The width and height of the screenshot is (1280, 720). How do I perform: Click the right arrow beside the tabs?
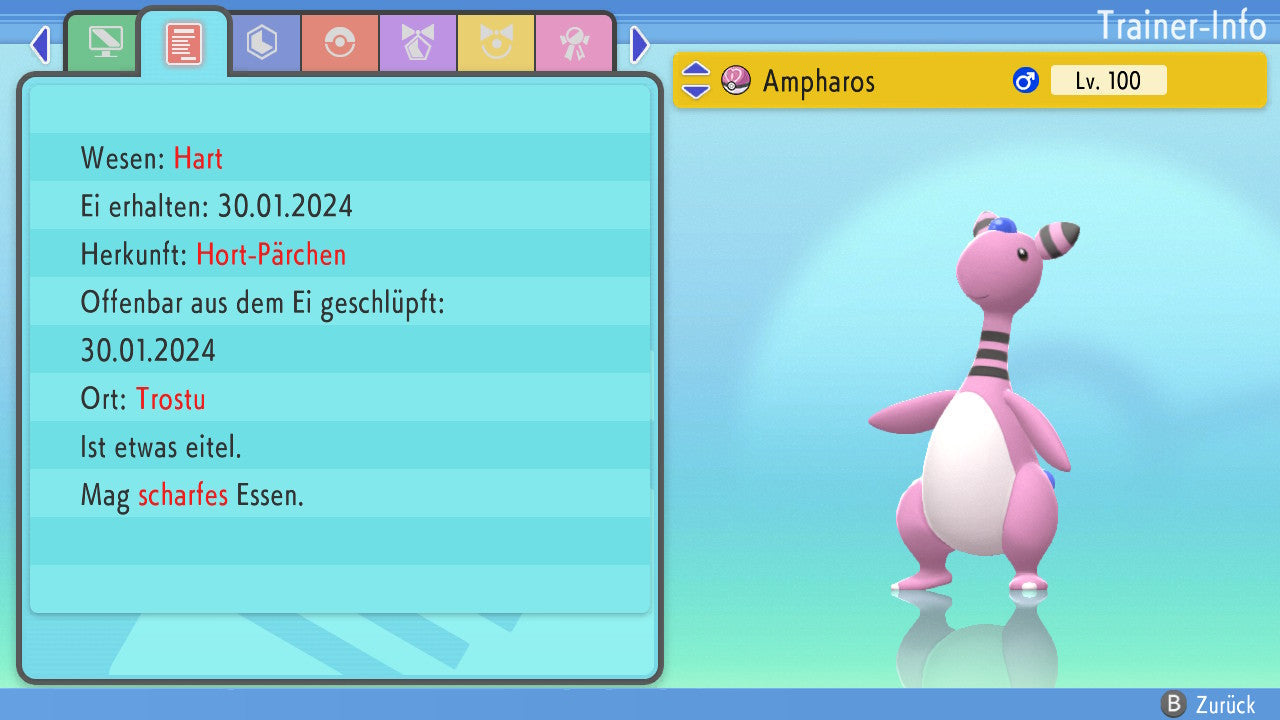pos(640,44)
